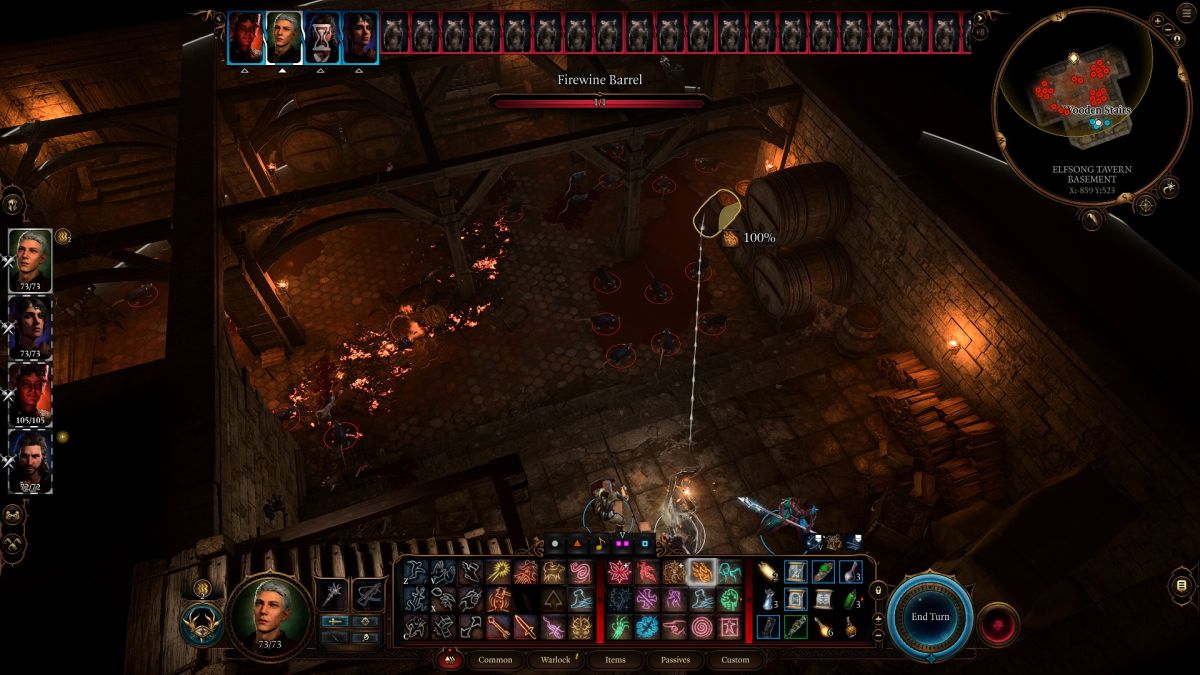Select the highlighted orange flame spell icon
Screen dimensions: 1200x675
(702, 573)
